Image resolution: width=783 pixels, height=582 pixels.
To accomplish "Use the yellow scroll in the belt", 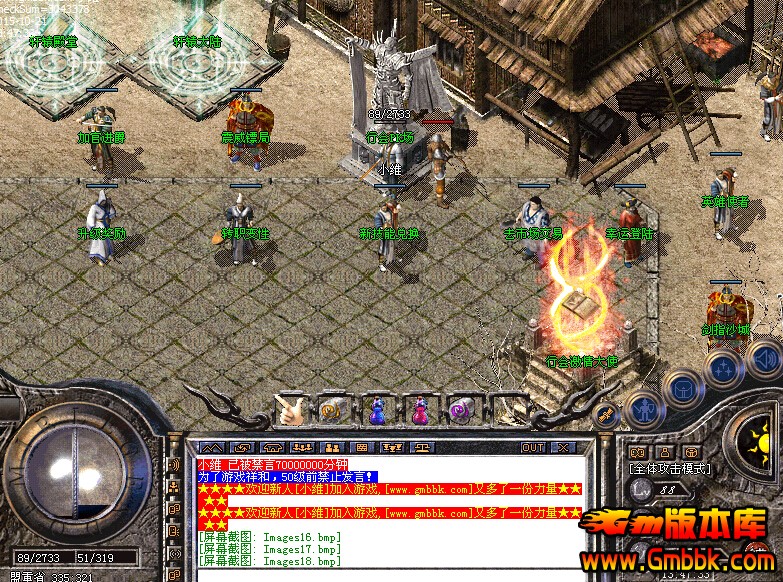I will [x=333, y=410].
